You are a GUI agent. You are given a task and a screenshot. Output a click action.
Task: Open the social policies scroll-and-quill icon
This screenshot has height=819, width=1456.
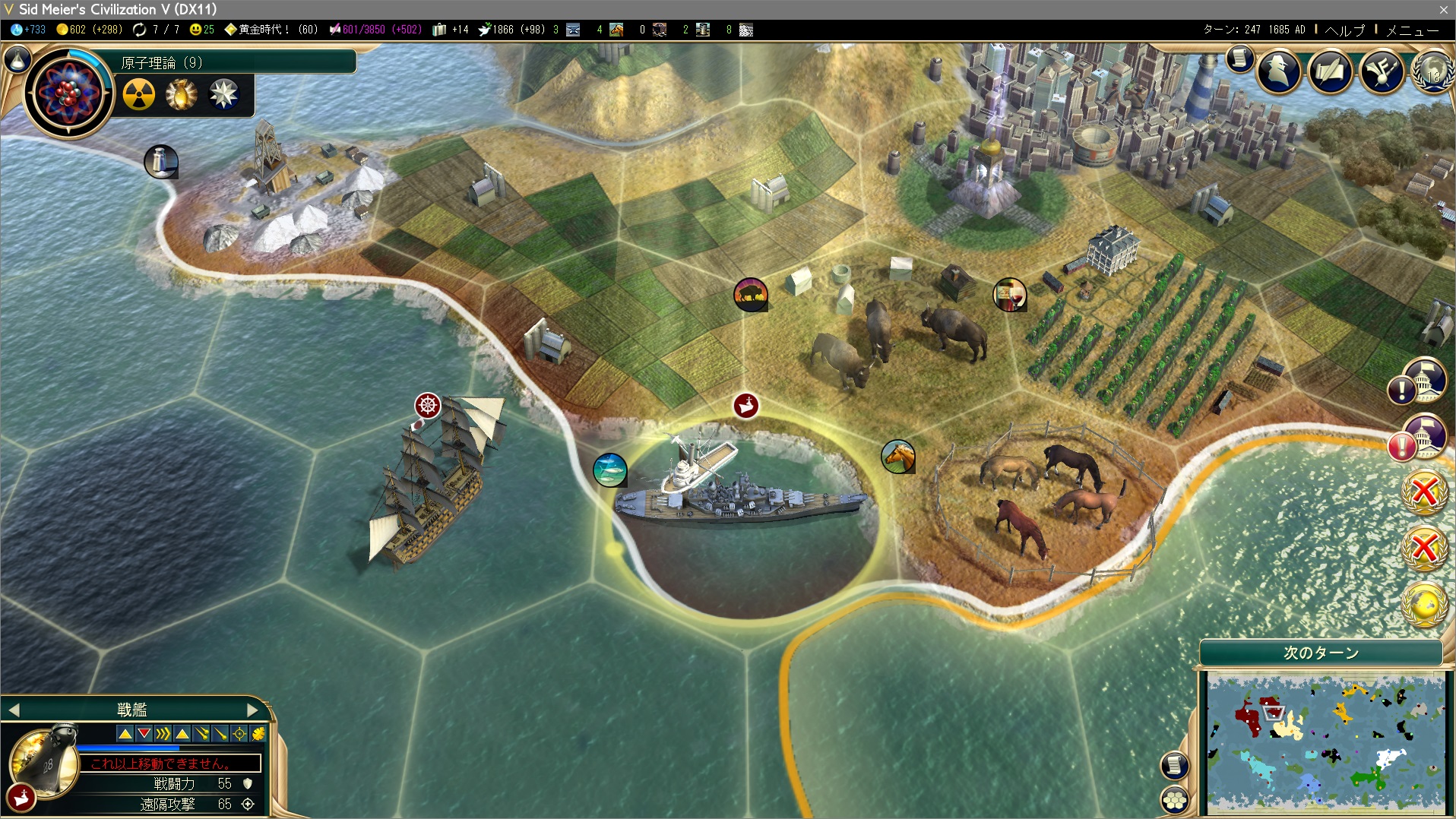[x=1330, y=71]
